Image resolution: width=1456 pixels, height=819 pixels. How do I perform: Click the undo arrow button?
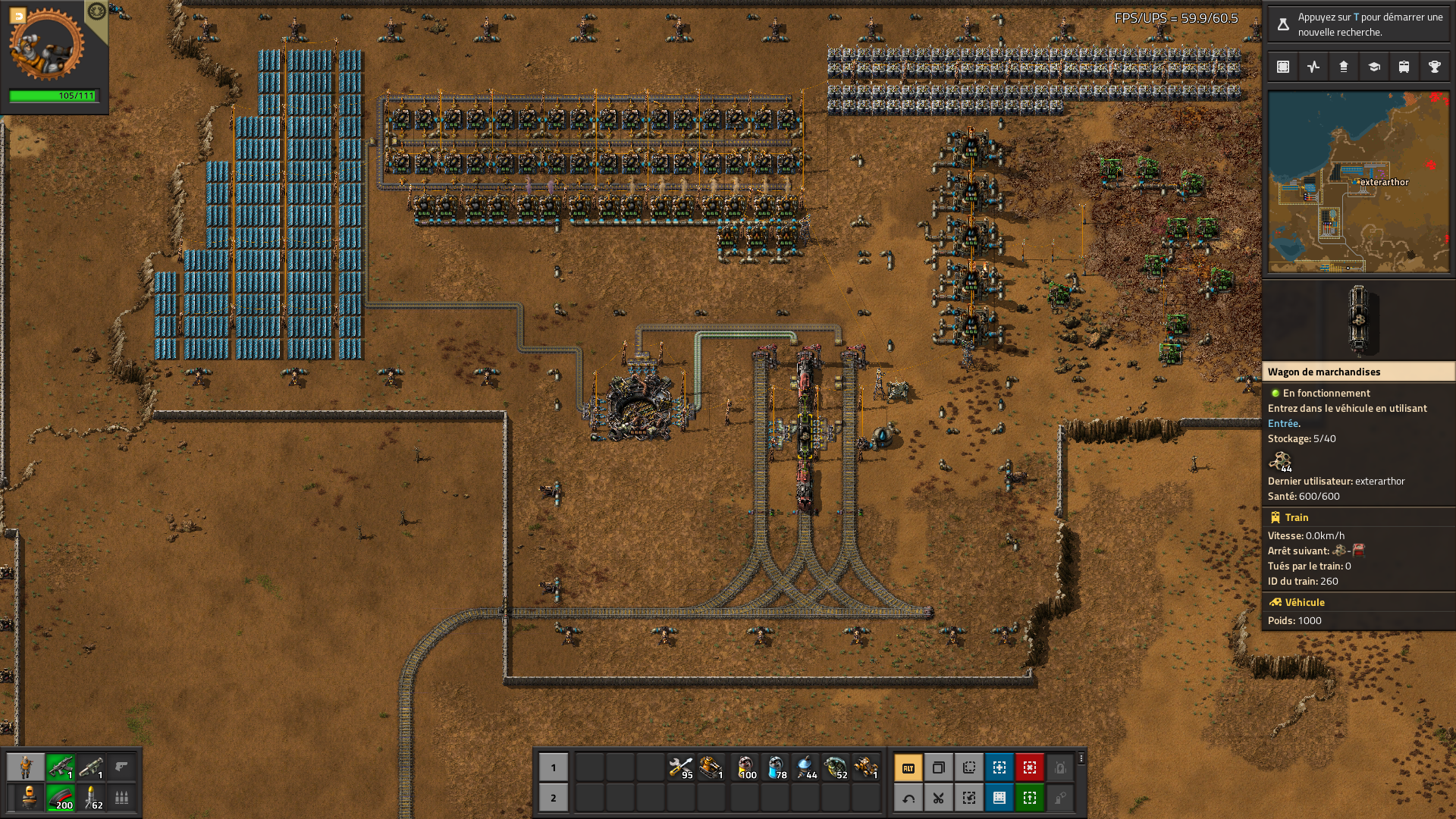tap(908, 798)
